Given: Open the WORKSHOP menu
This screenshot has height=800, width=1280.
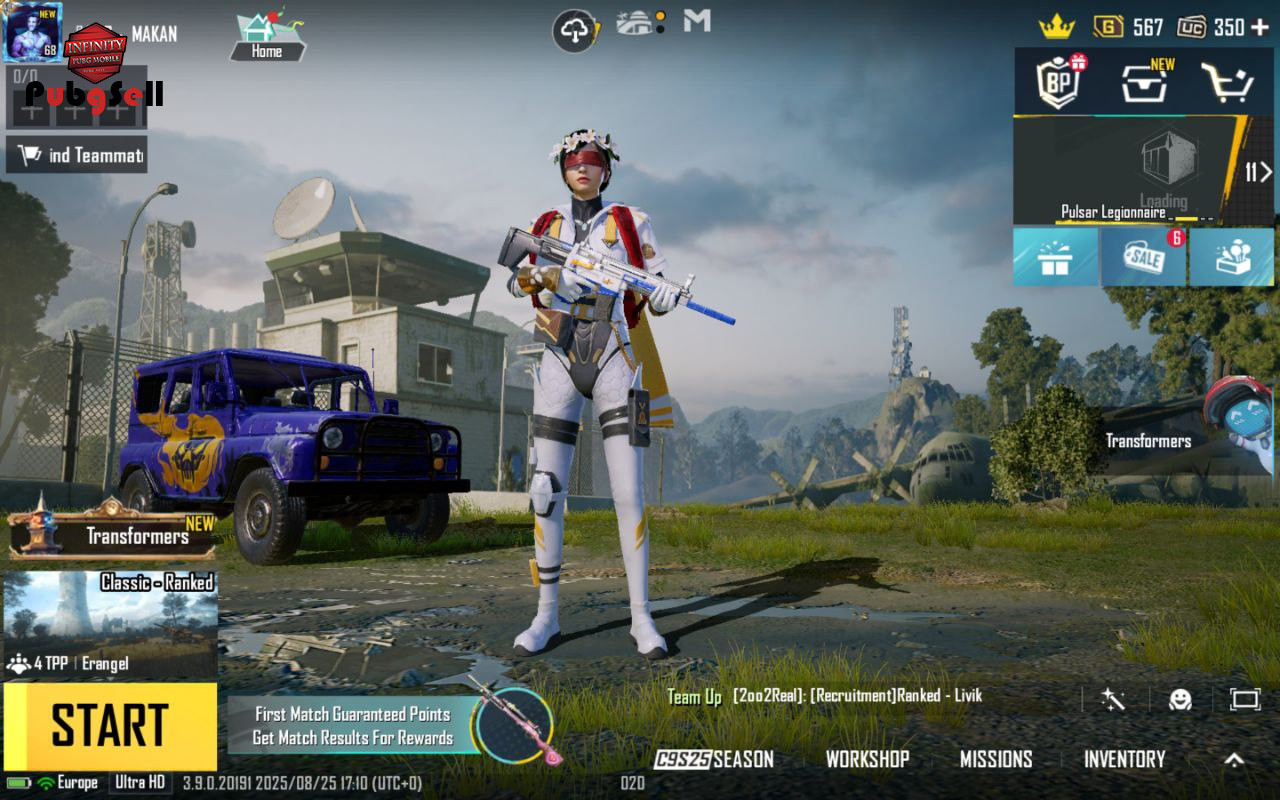Looking at the screenshot, I should 867,759.
